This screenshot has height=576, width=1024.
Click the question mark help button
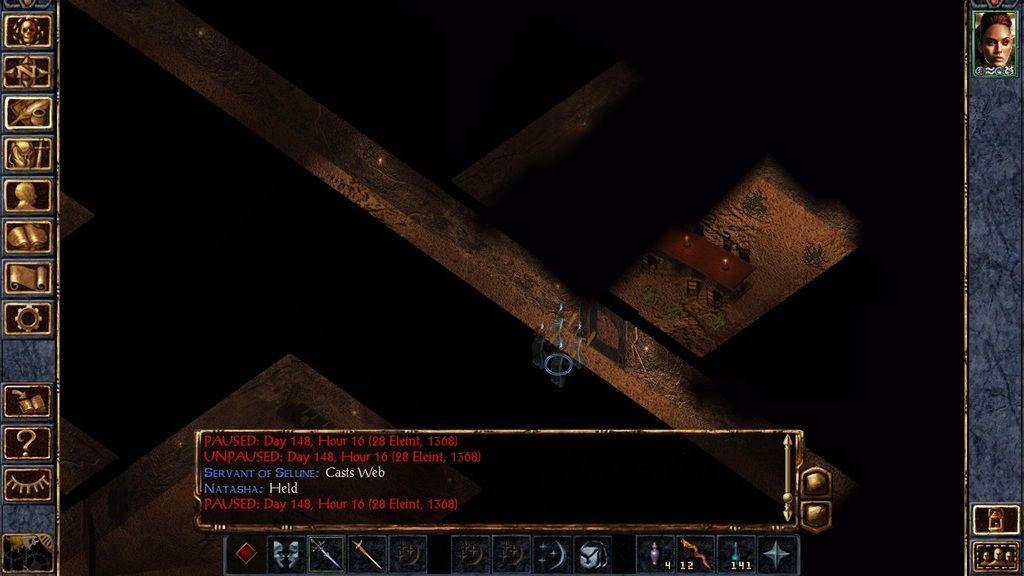coord(28,442)
